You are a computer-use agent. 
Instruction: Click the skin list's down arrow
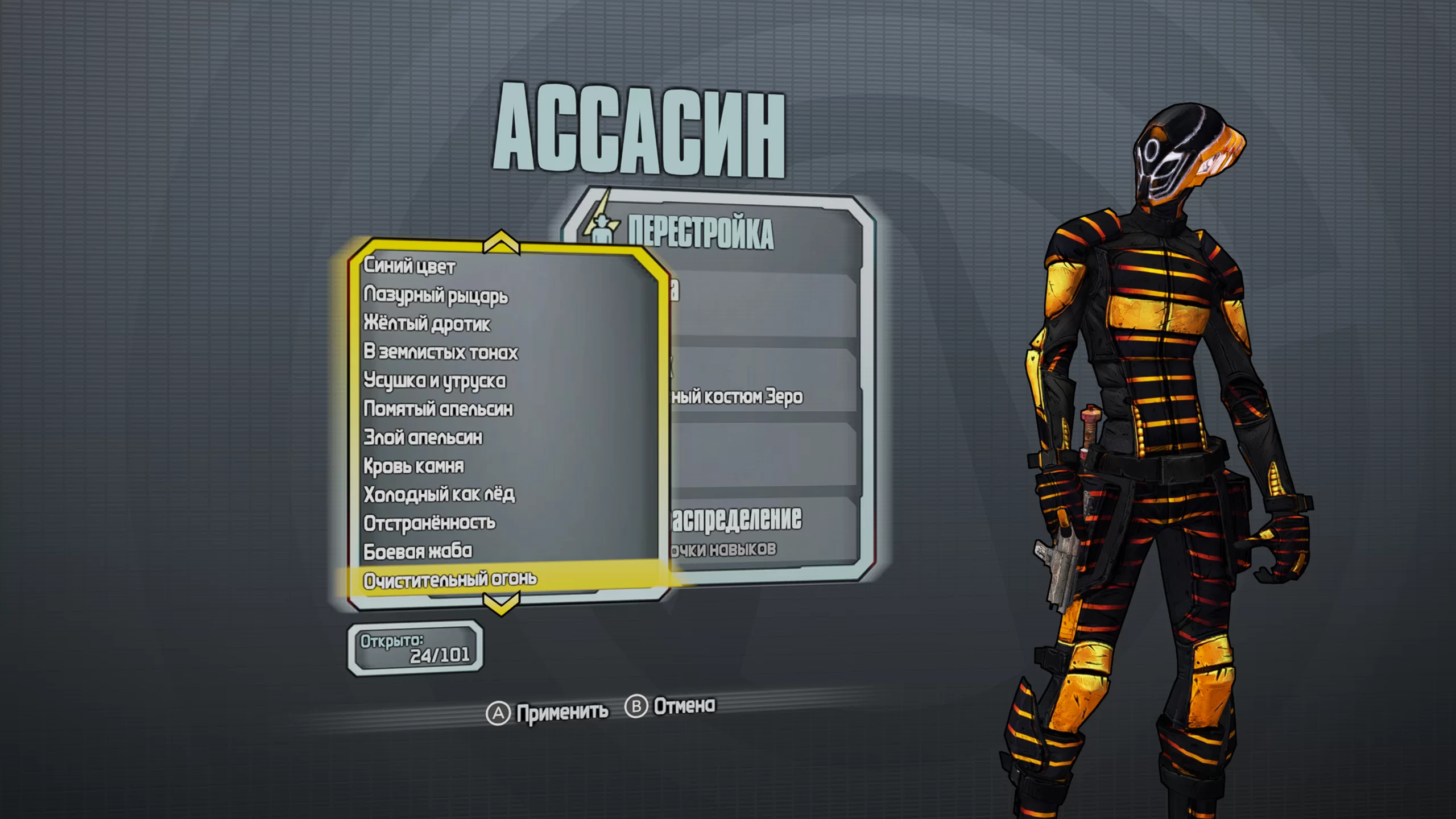[501, 604]
